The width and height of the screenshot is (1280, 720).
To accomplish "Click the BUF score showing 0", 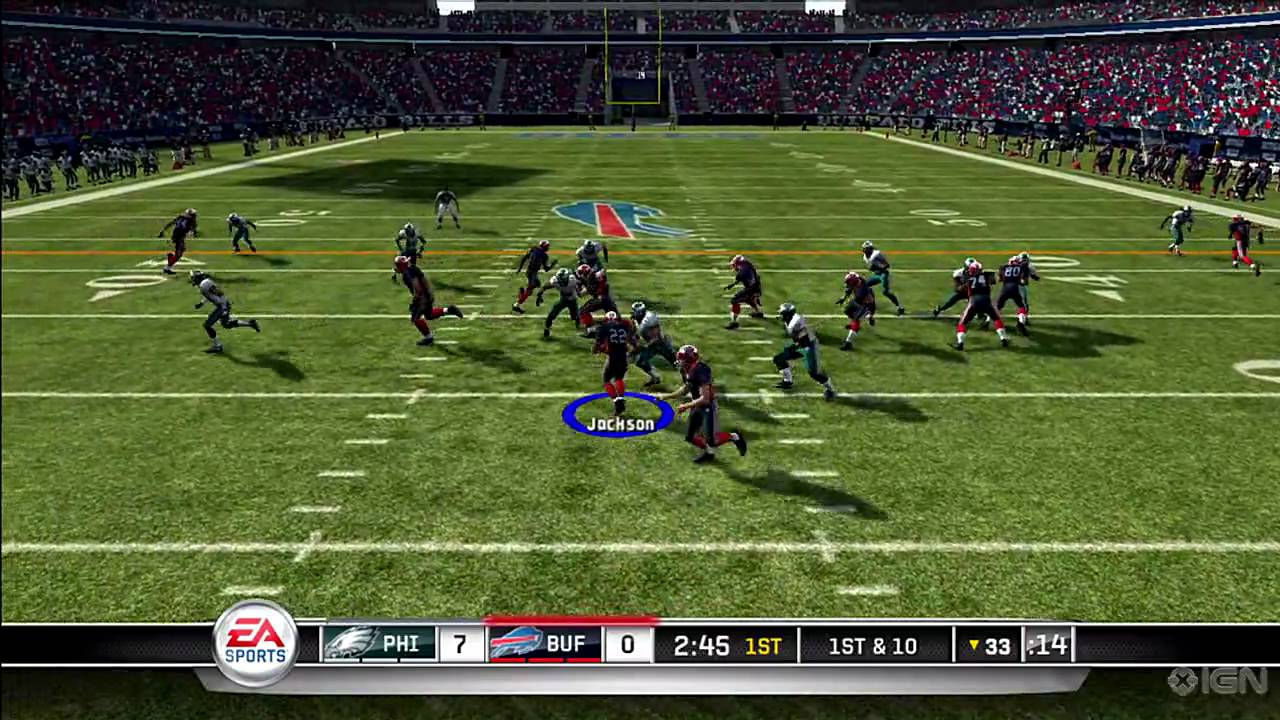I will click(627, 645).
